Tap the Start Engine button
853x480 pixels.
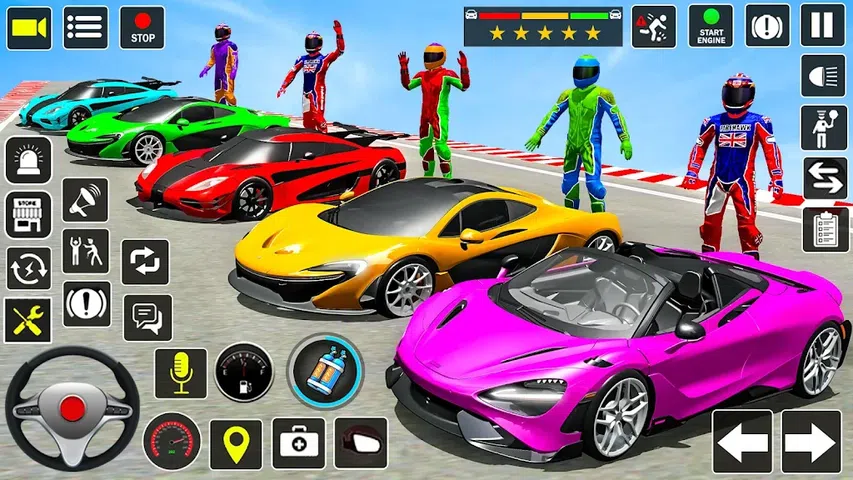(710, 26)
